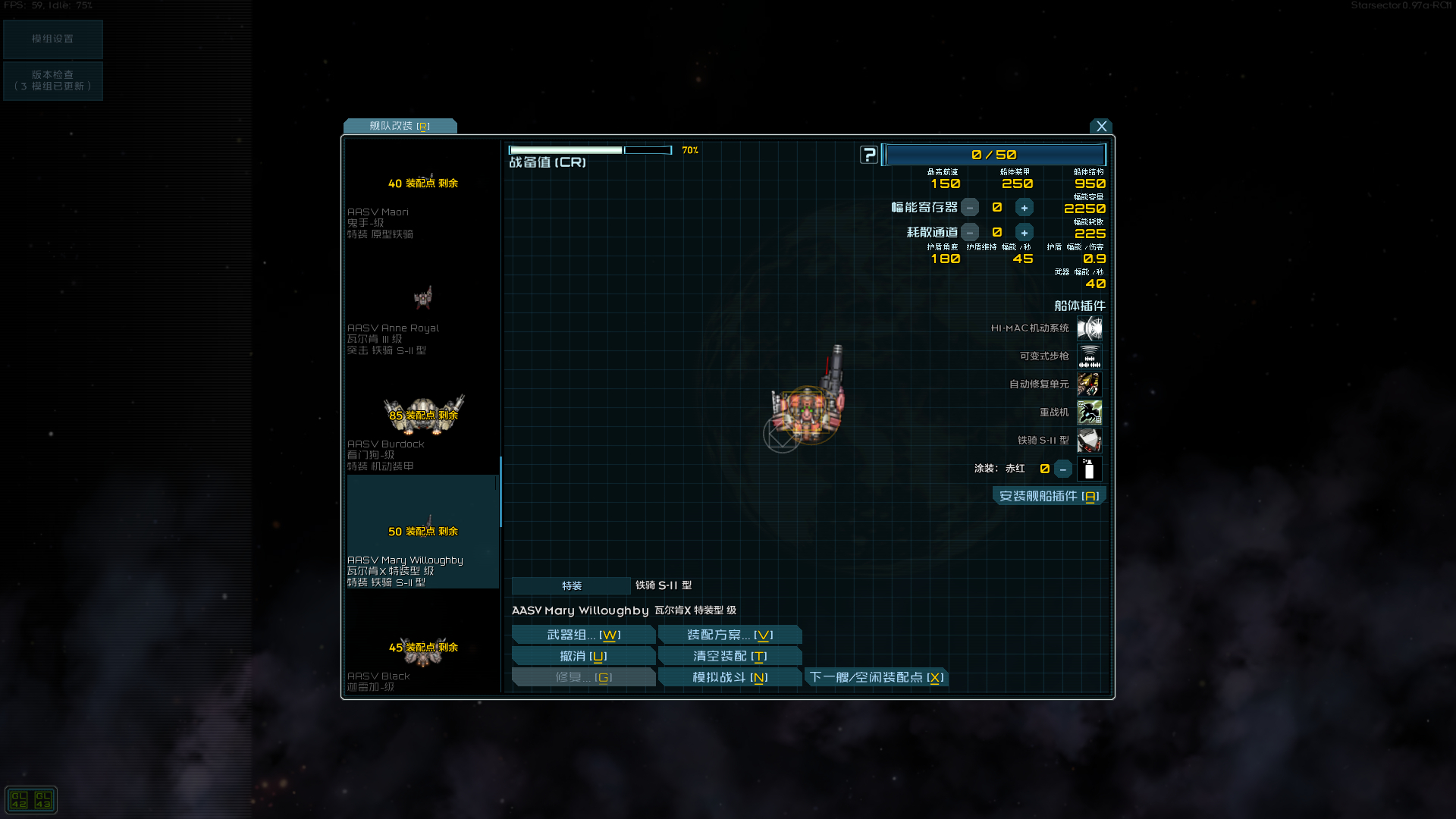
Task: Switch to the 舰队改装 tab
Action: (399, 126)
